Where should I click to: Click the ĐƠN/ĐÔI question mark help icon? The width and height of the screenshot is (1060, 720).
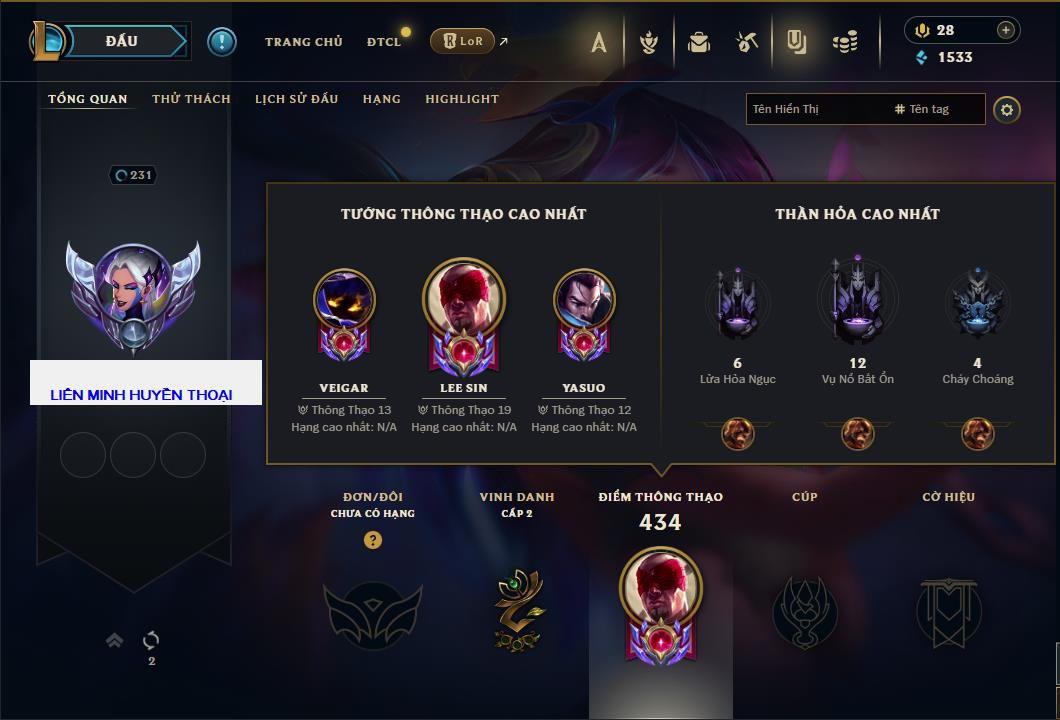pos(373,540)
